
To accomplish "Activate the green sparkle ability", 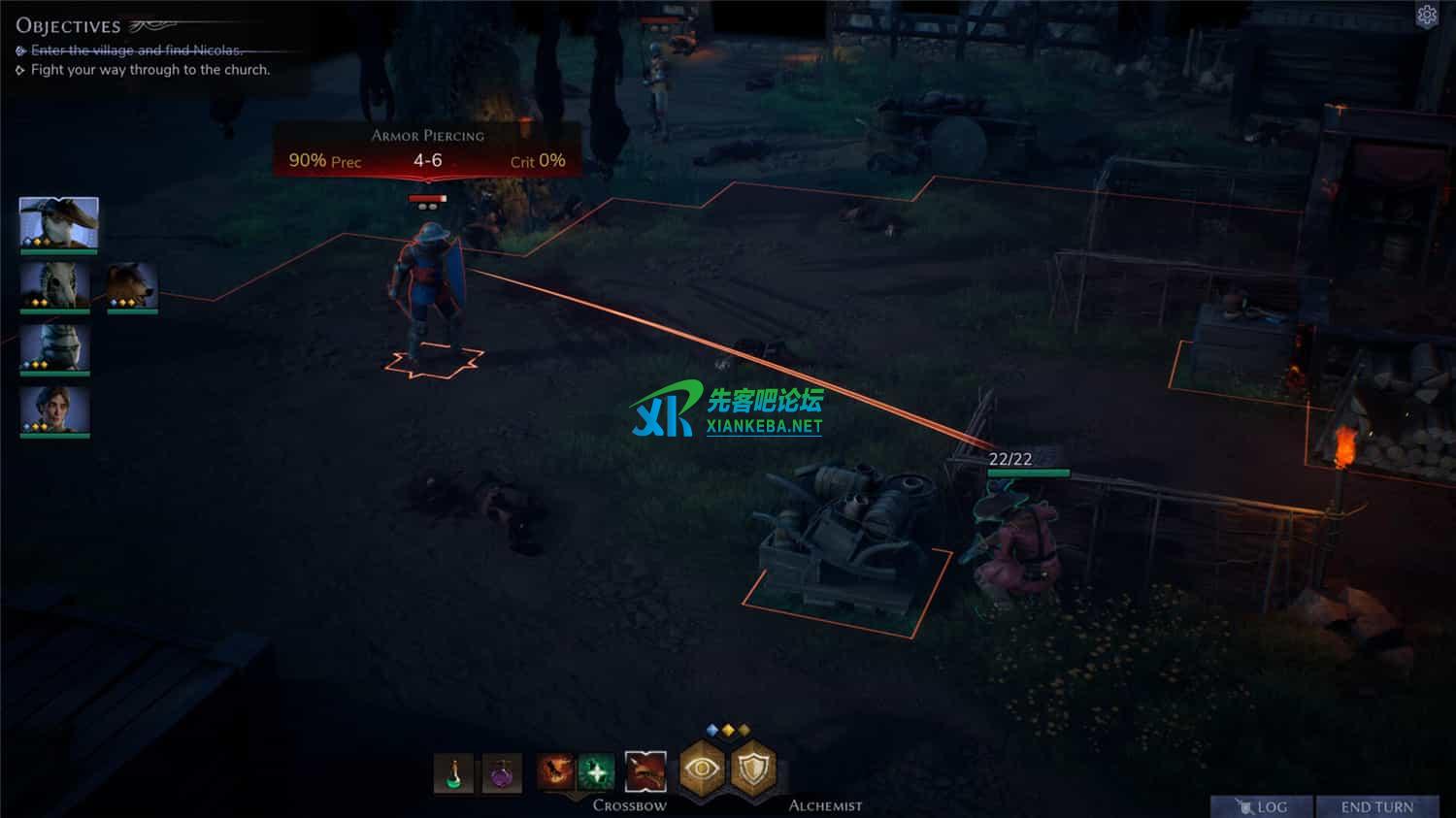I will (596, 772).
